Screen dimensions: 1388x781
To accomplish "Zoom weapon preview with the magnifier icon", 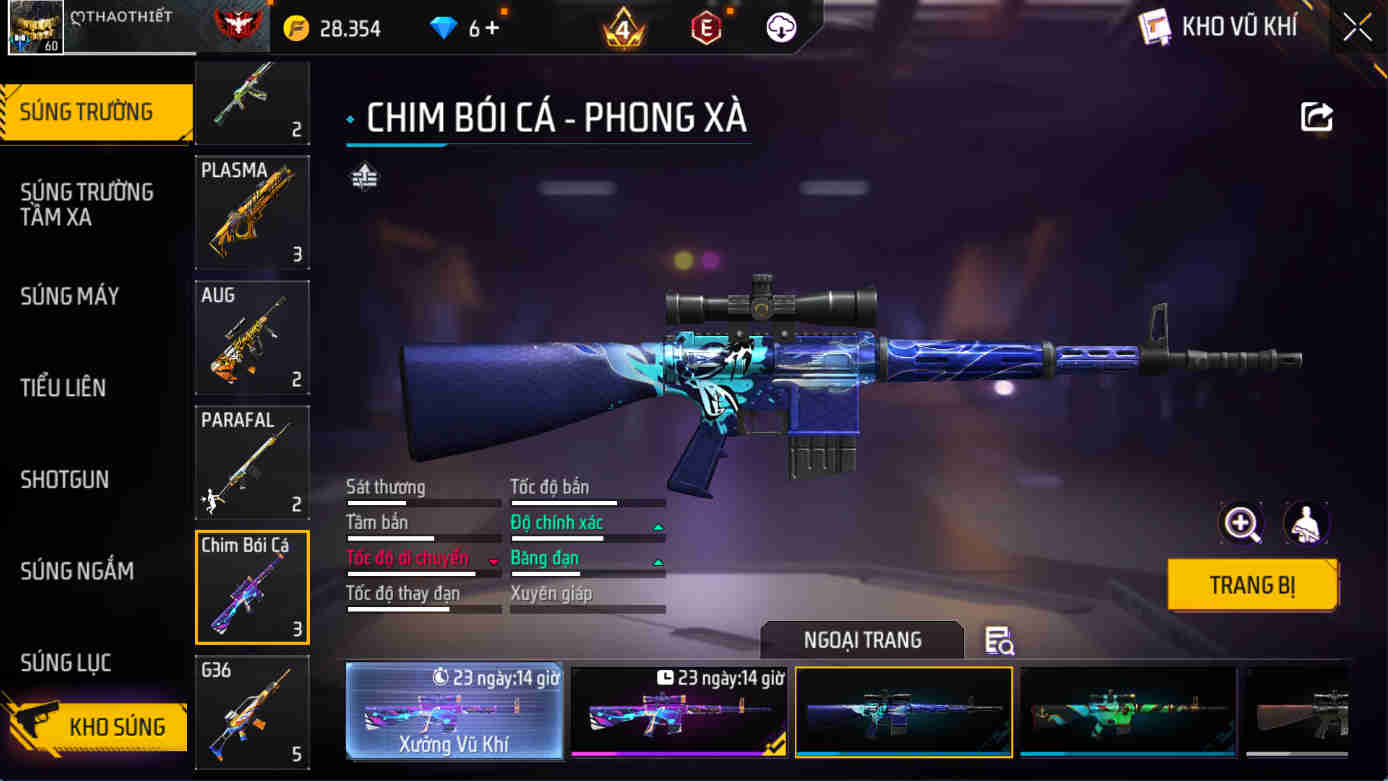I will (x=1242, y=524).
